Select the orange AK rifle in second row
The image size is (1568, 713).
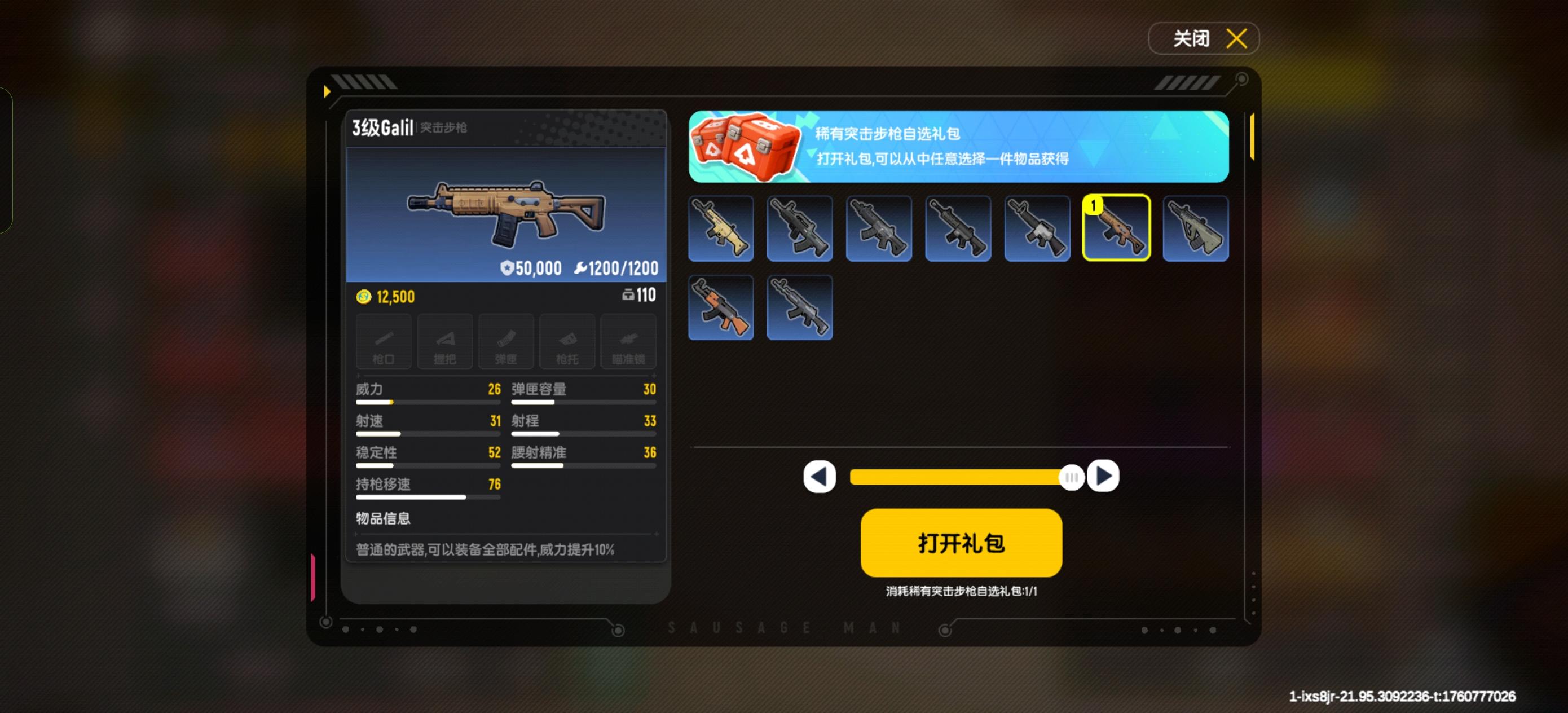coord(721,307)
